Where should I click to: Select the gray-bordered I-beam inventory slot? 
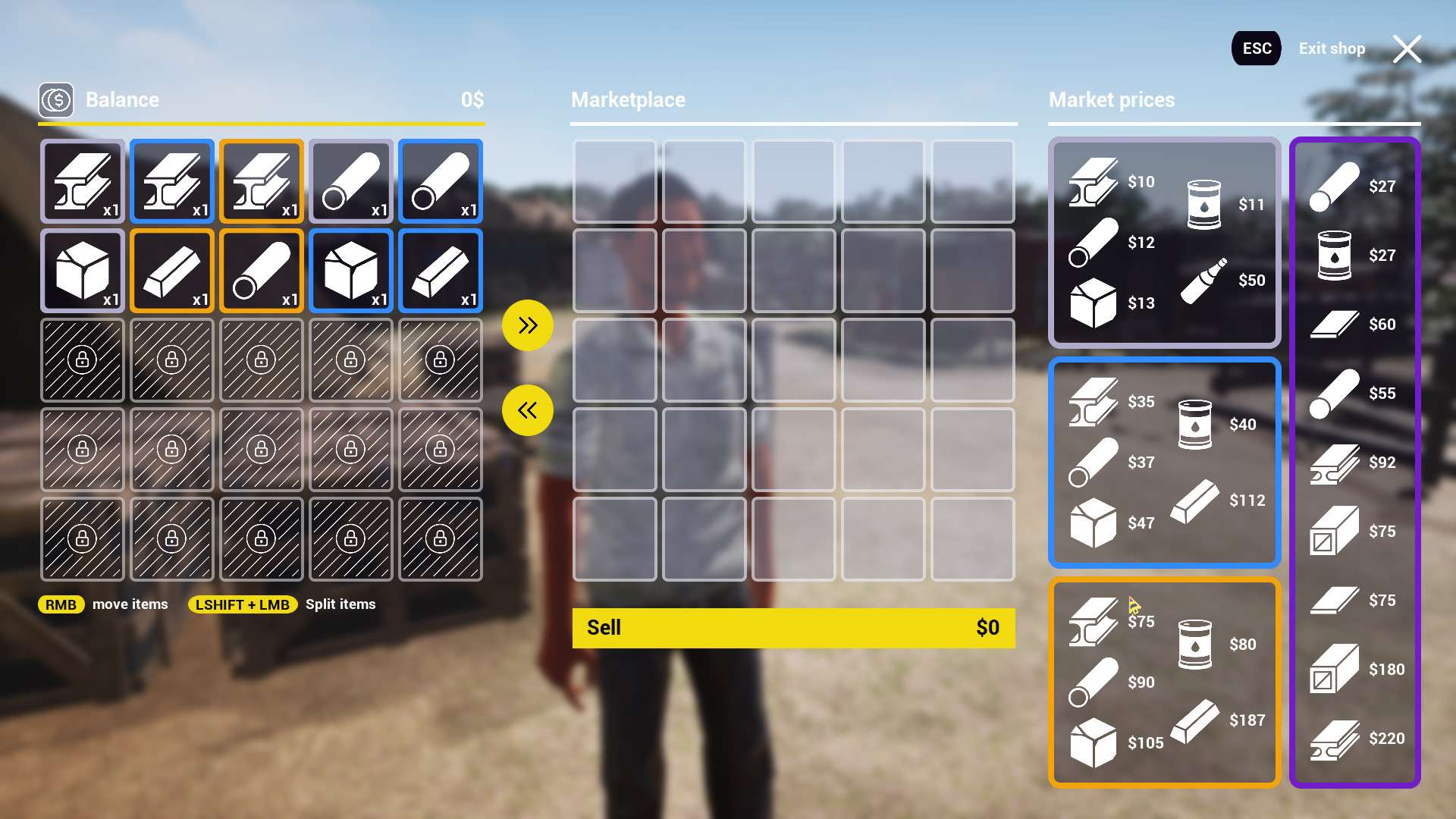pos(83,181)
